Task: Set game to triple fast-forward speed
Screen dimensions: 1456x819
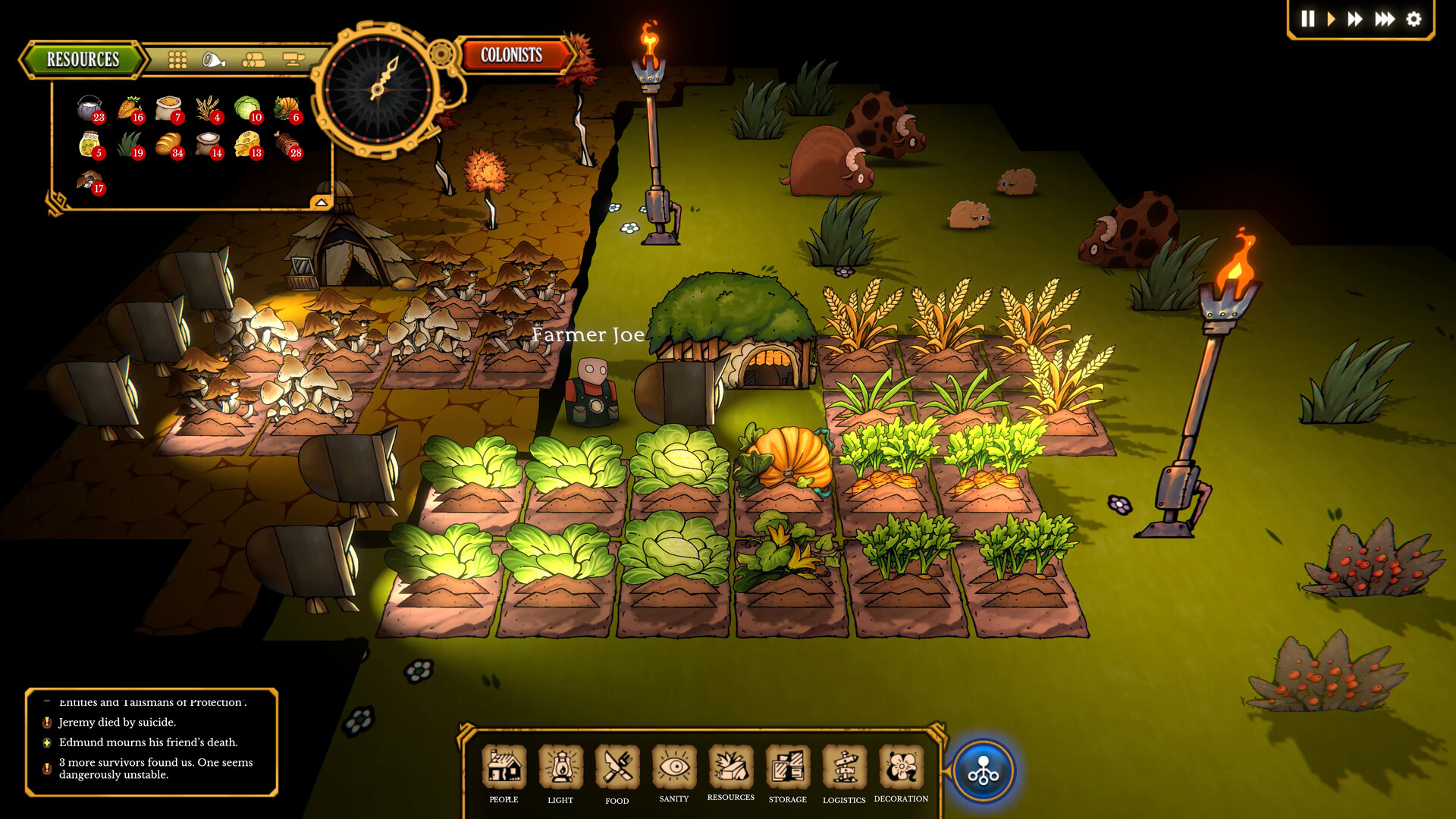Action: tap(1385, 19)
